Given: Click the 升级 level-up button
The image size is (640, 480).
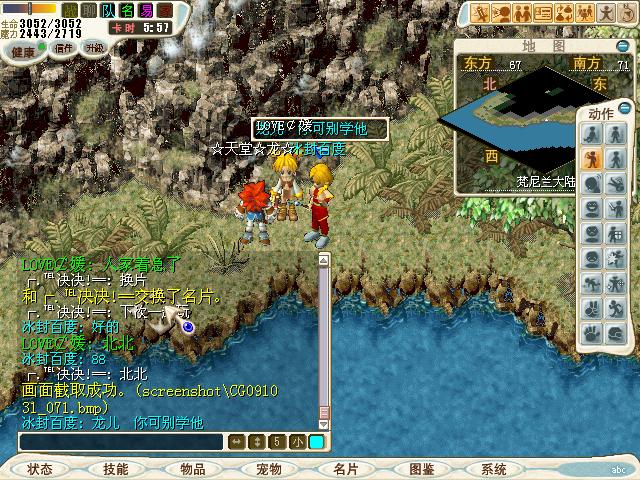Looking at the screenshot, I should (x=95, y=48).
